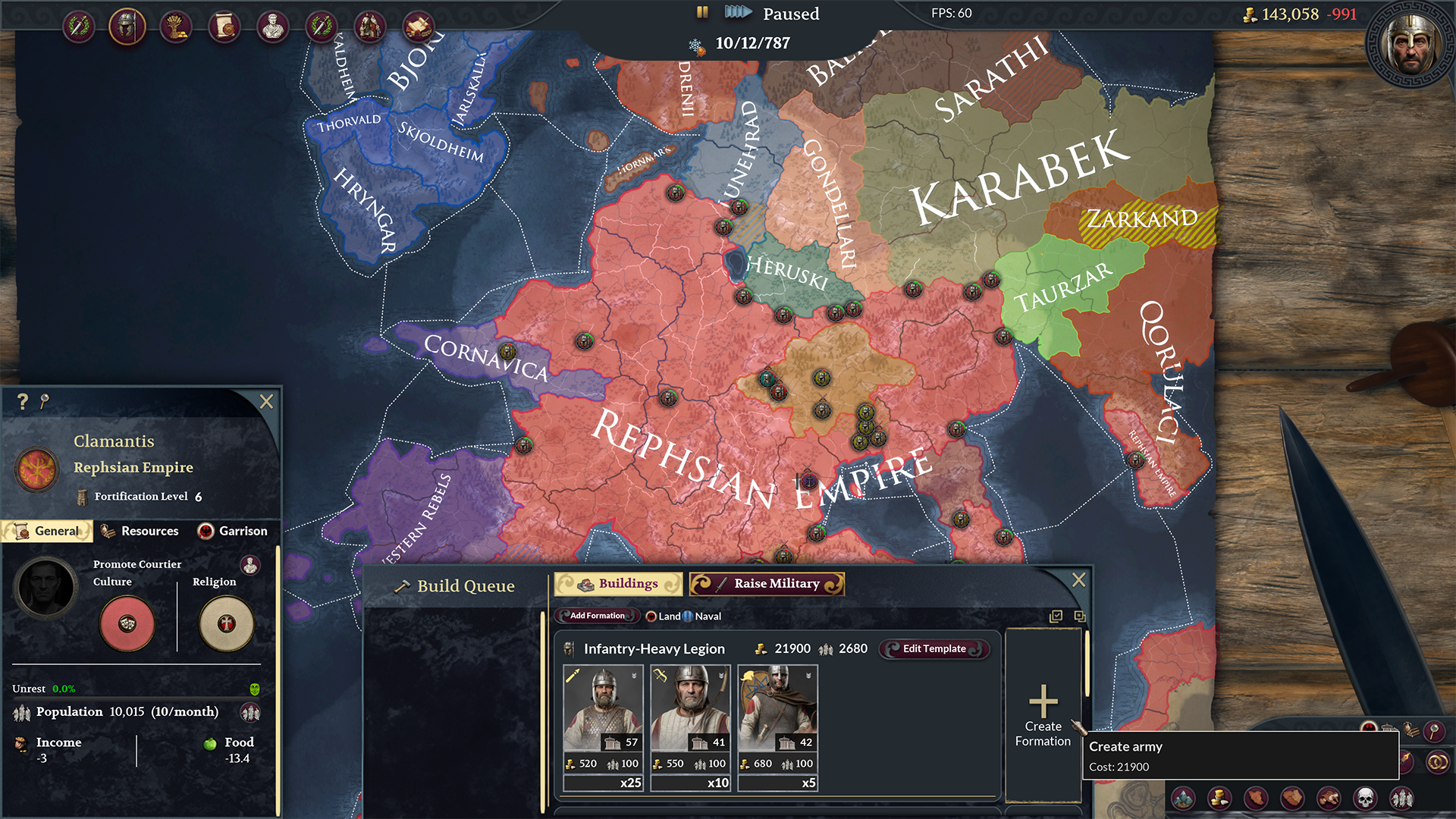Close the Clamantis province panel
The image size is (1456, 819).
click(266, 401)
